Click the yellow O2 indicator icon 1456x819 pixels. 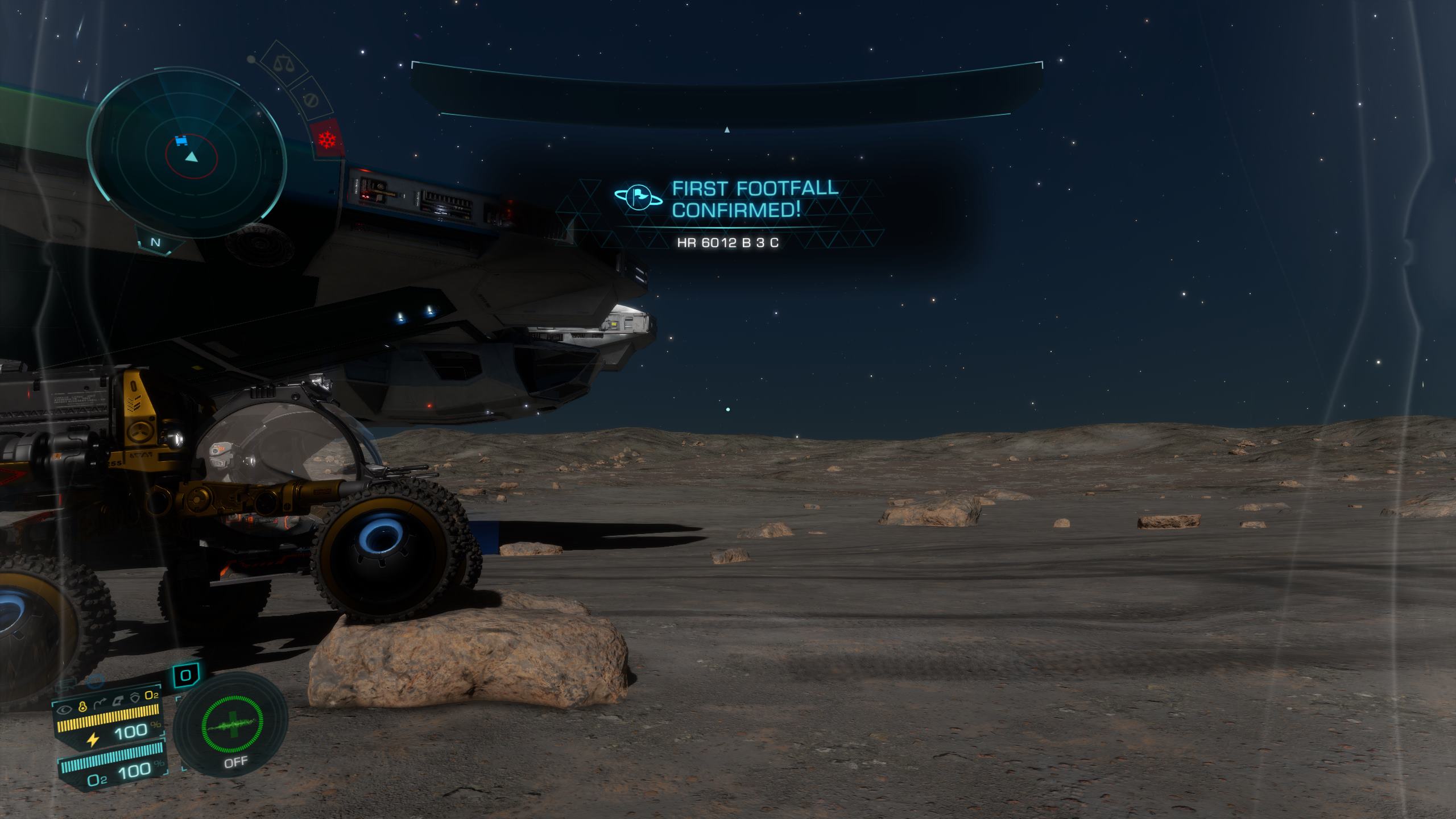pyautogui.click(x=151, y=695)
